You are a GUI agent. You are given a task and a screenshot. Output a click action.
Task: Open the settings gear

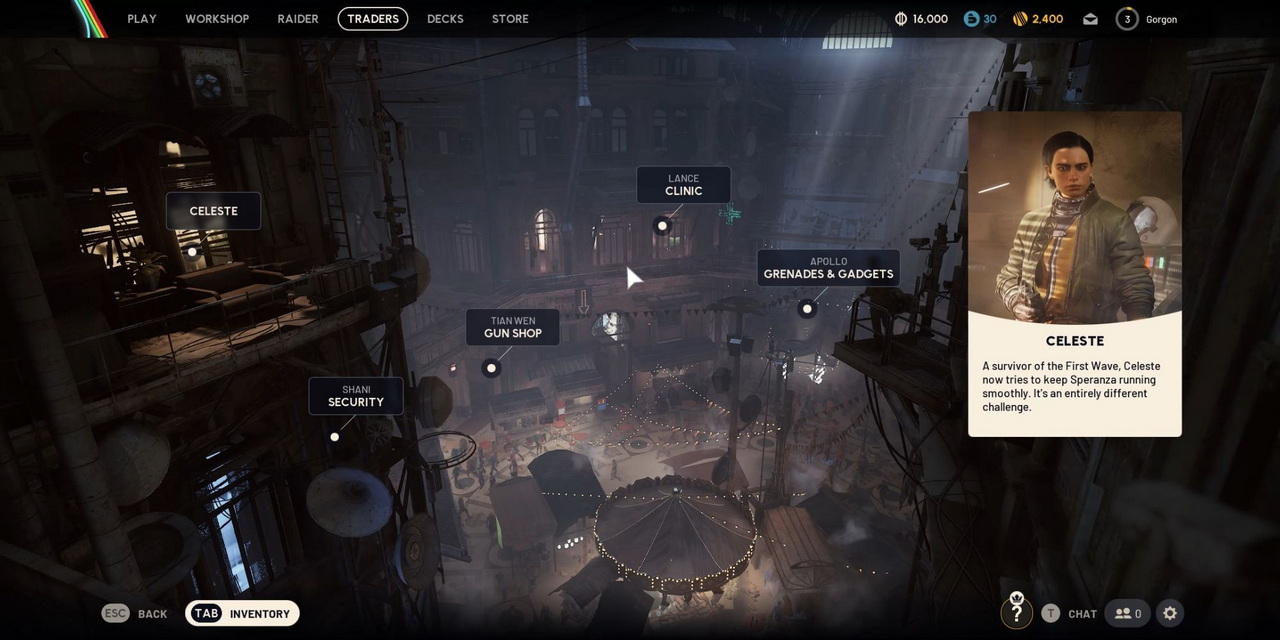(x=1170, y=613)
